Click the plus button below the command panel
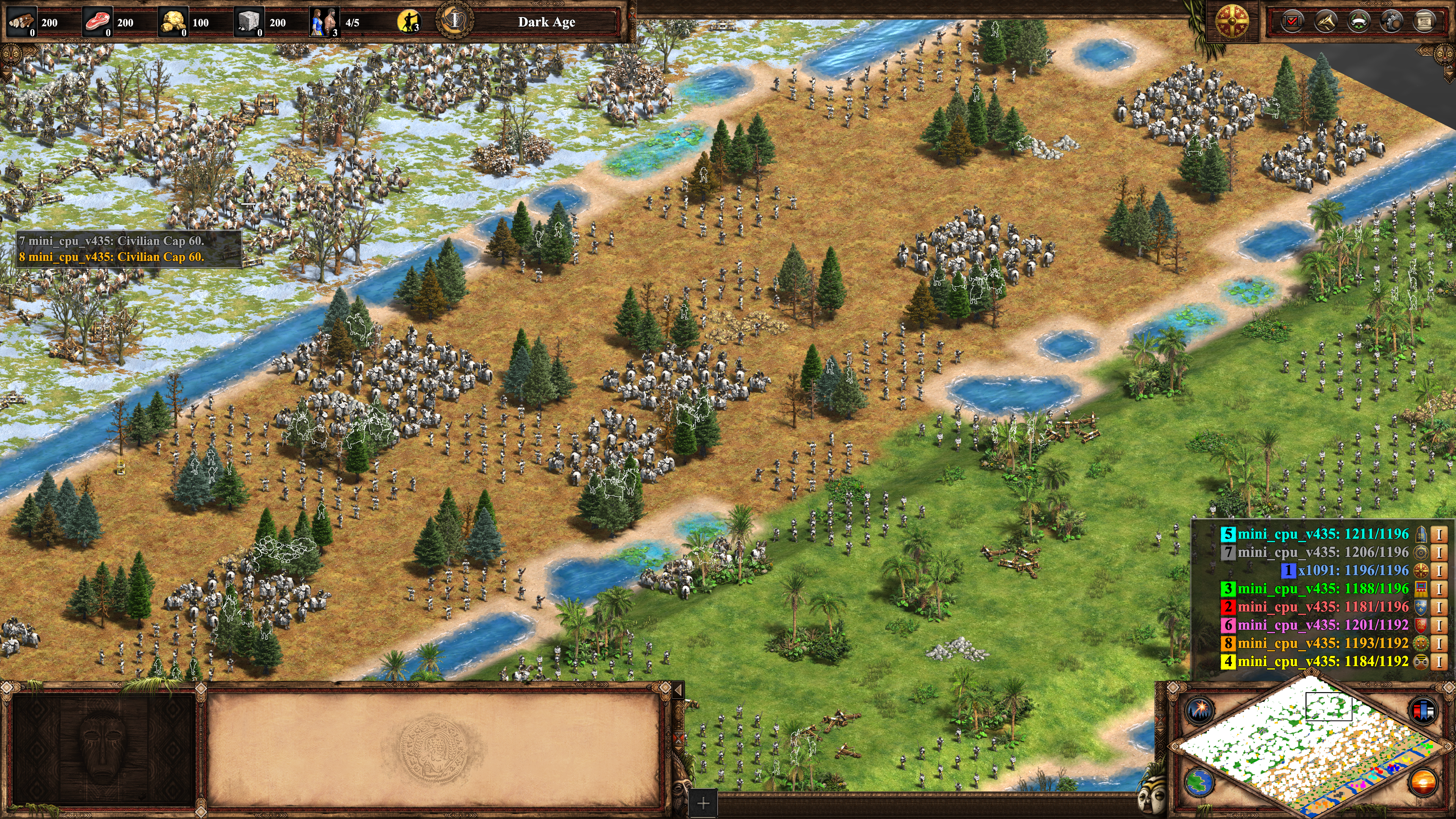The height and width of the screenshot is (819, 1456). point(703,803)
